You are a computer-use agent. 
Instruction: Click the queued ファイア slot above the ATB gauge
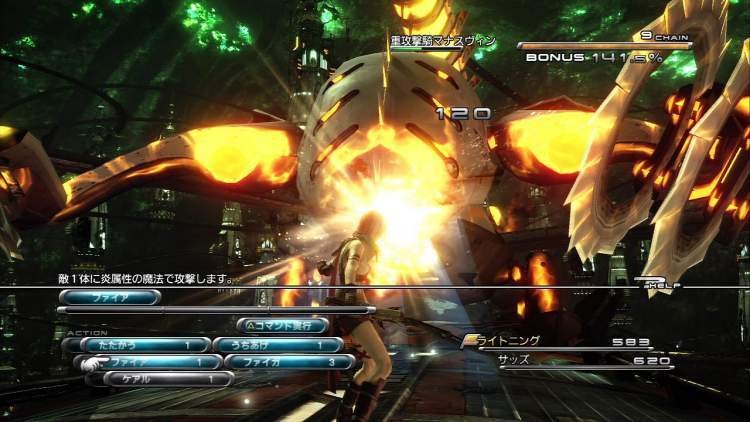coord(109,297)
